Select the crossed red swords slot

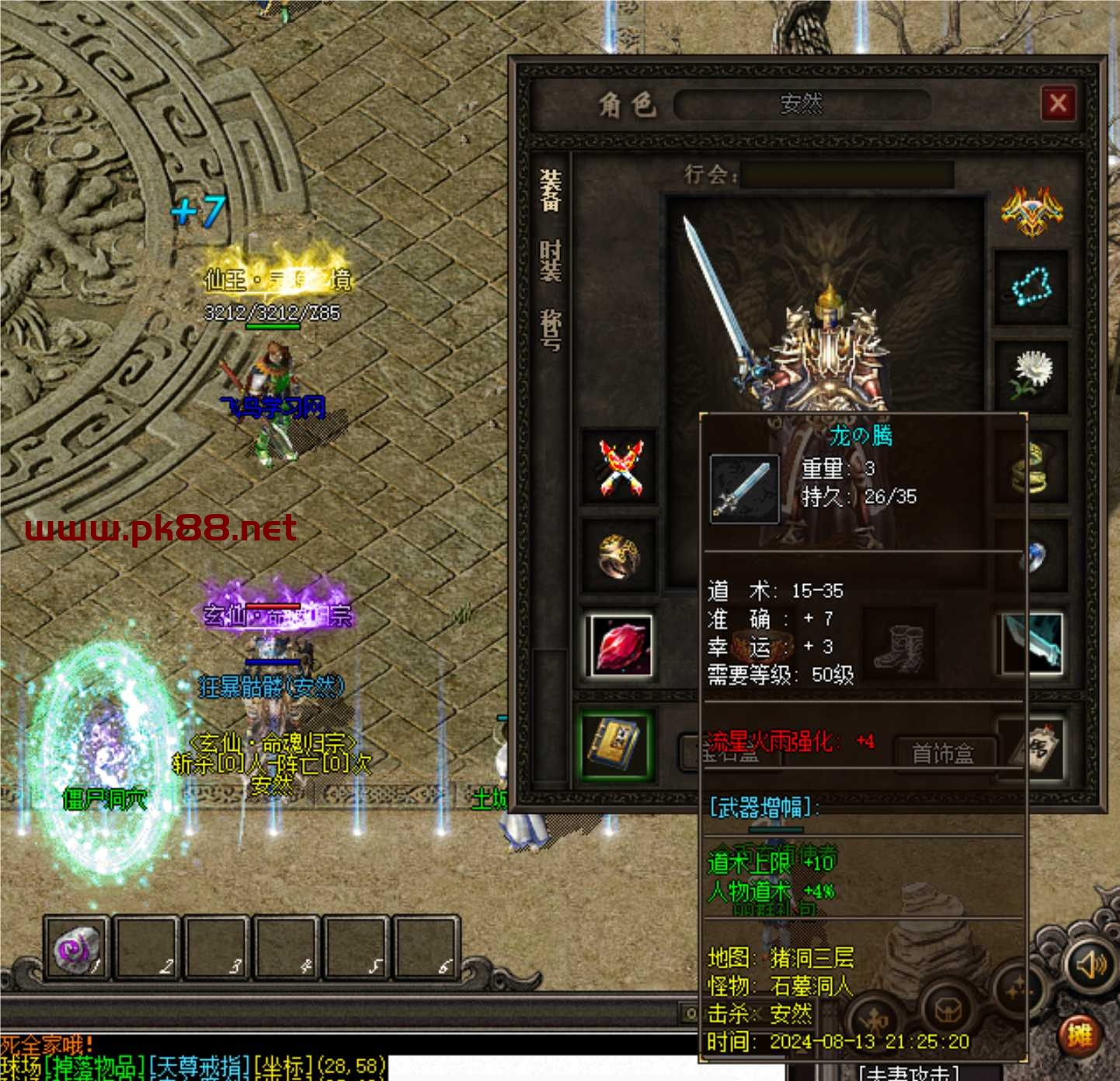[620, 468]
